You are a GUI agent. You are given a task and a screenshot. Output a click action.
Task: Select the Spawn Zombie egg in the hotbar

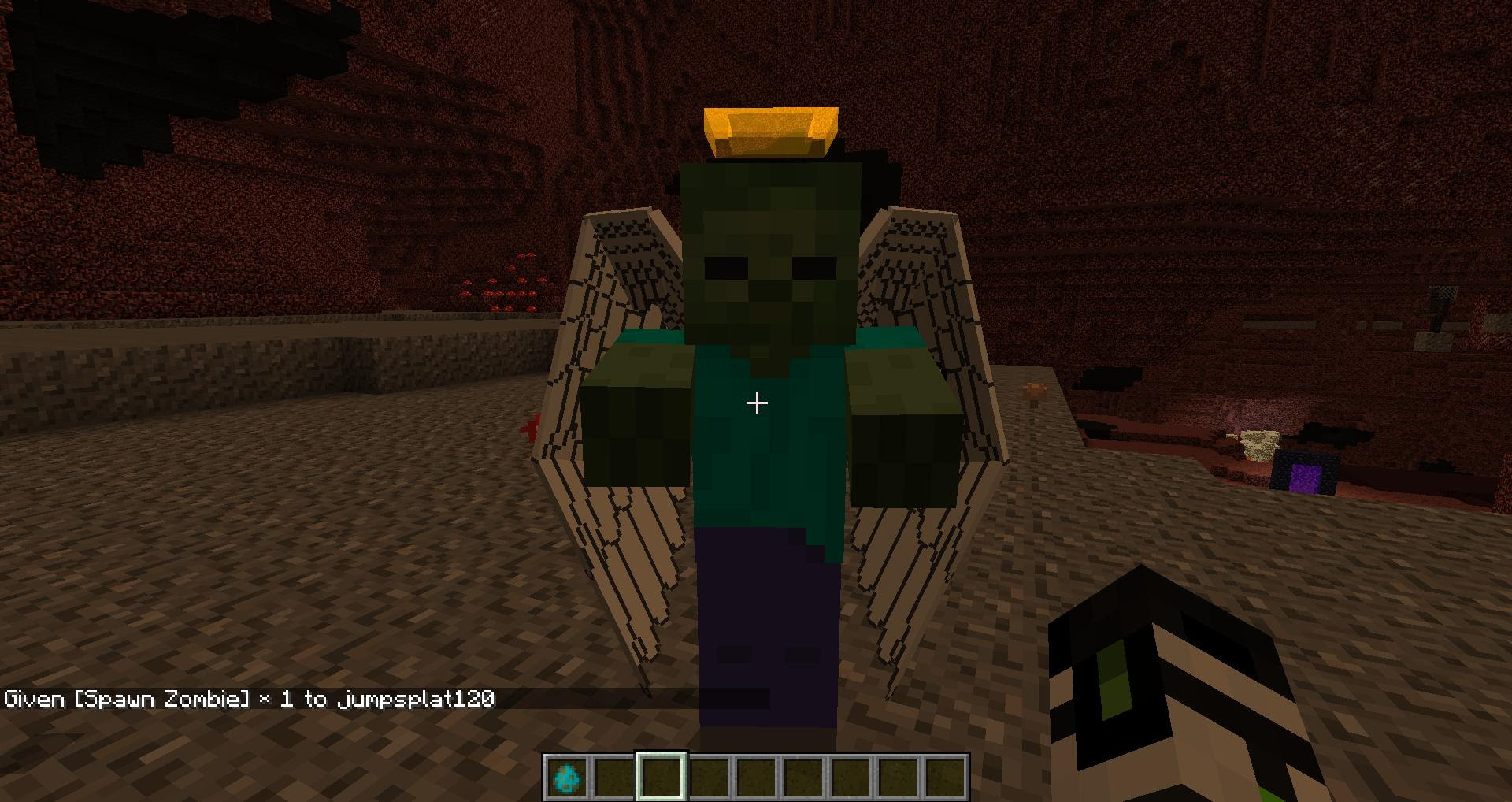569,776
